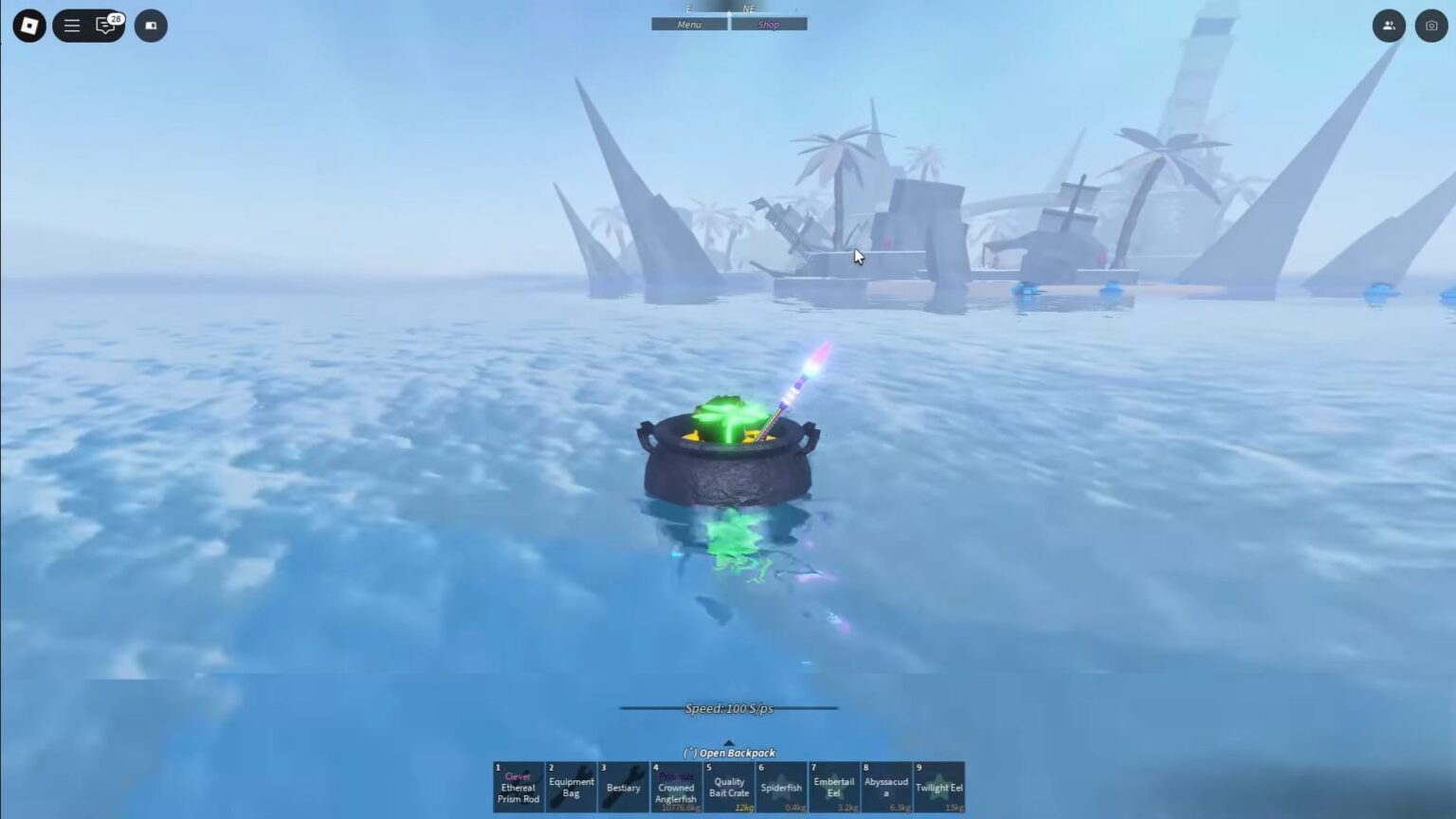
Task: Click the Speed 100 S/ps progress bar
Action: point(729,707)
